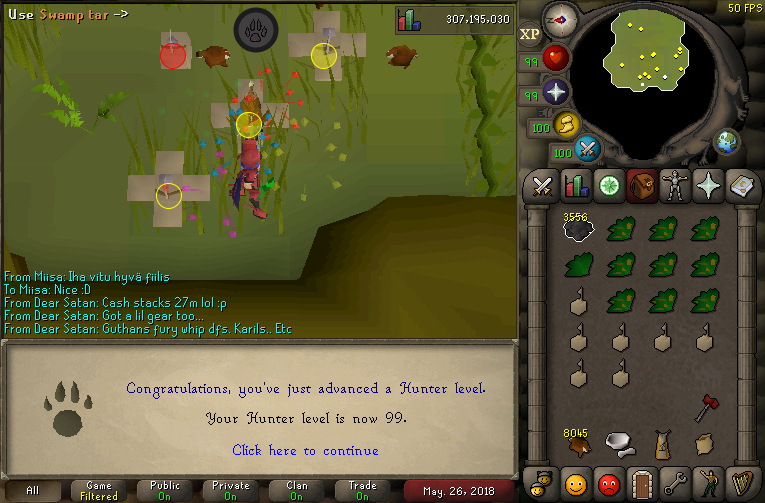
Task: Toggle run using the run energy orb
Action: tap(567, 125)
